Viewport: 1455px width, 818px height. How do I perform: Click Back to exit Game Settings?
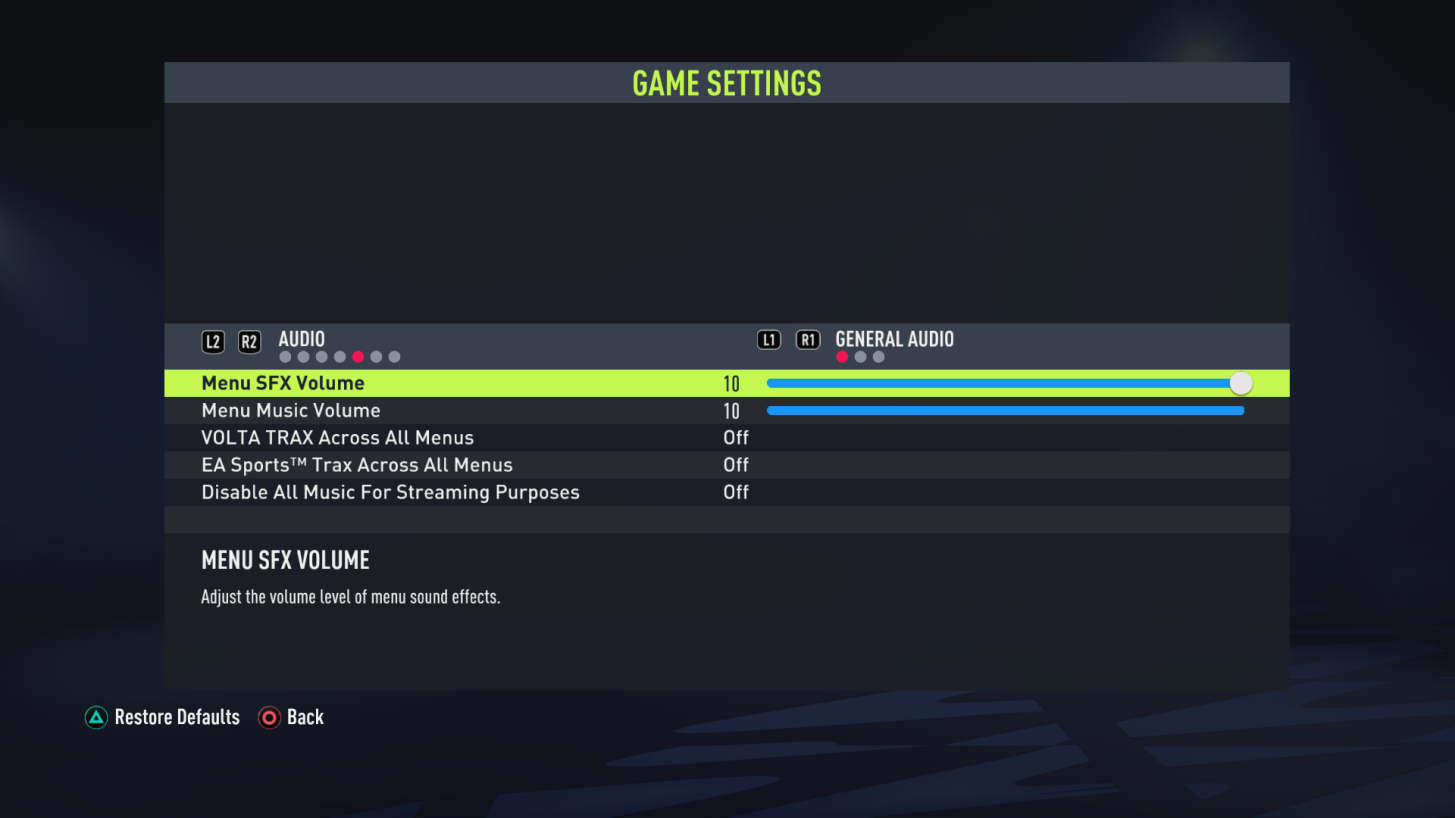point(304,717)
